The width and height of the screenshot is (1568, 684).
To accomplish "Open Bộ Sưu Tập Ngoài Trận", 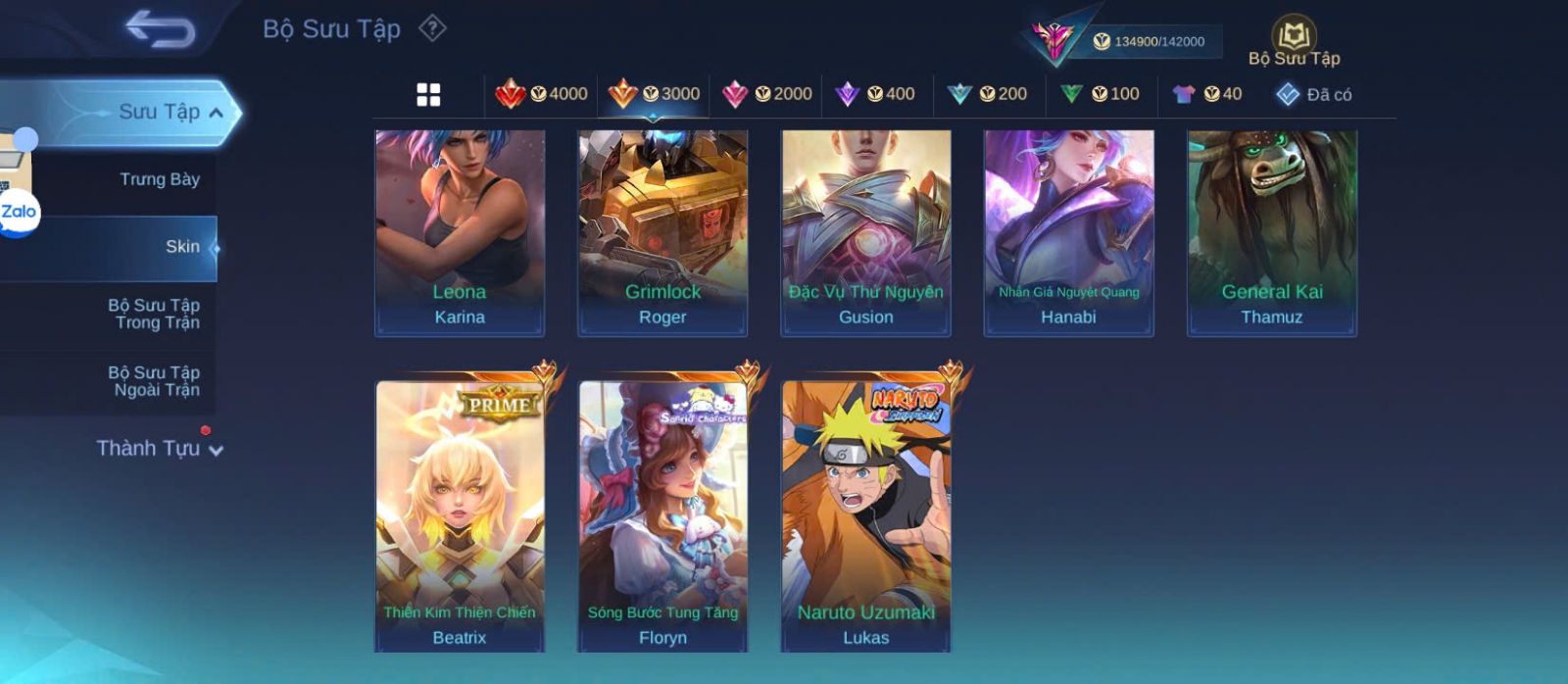I will point(156,381).
